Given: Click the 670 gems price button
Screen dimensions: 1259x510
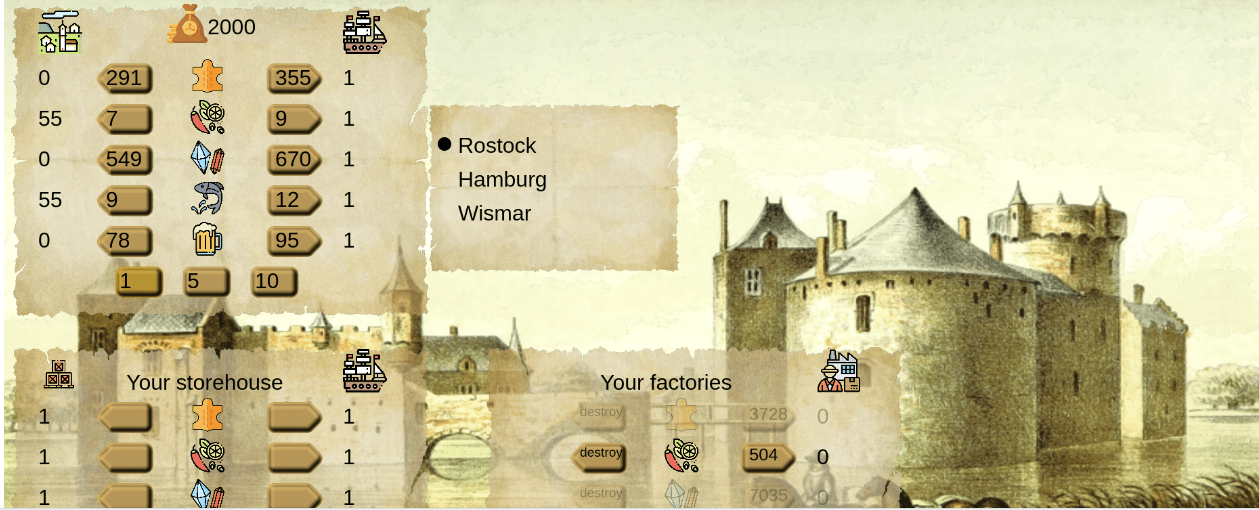Looking at the screenshot, I should [294, 159].
